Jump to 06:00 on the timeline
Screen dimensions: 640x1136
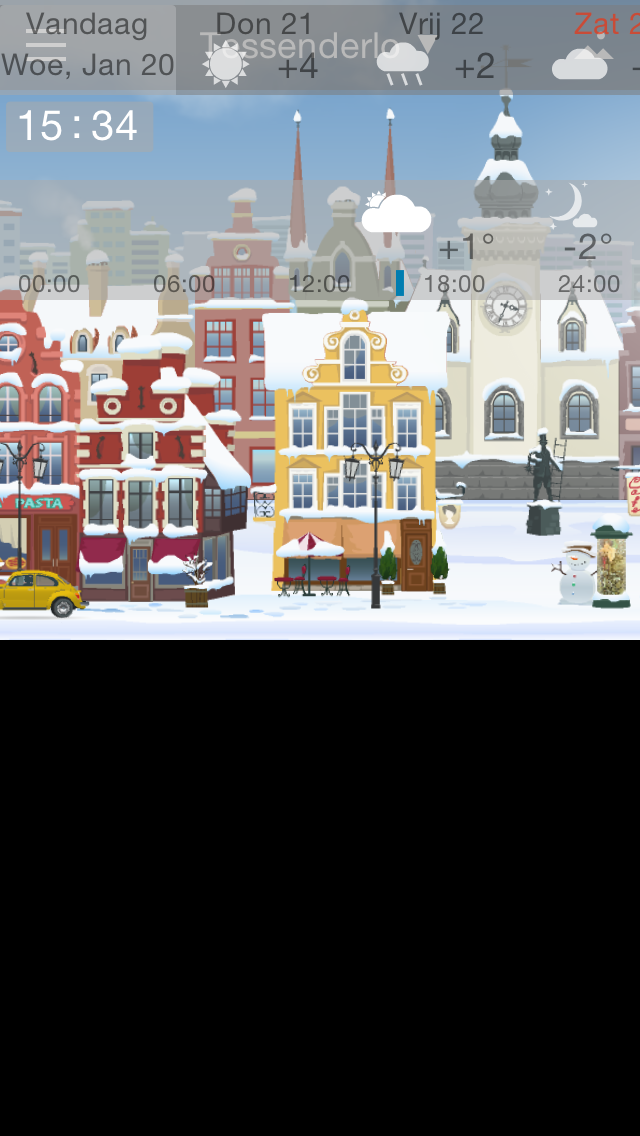(x=184, y=284)
